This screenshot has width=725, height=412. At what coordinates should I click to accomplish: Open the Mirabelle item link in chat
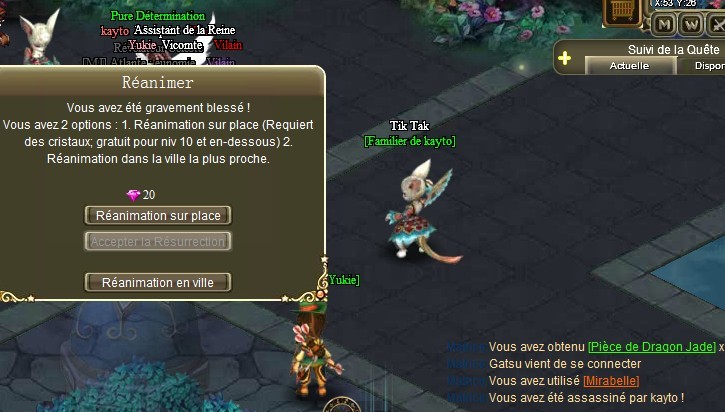coord(610,381)
